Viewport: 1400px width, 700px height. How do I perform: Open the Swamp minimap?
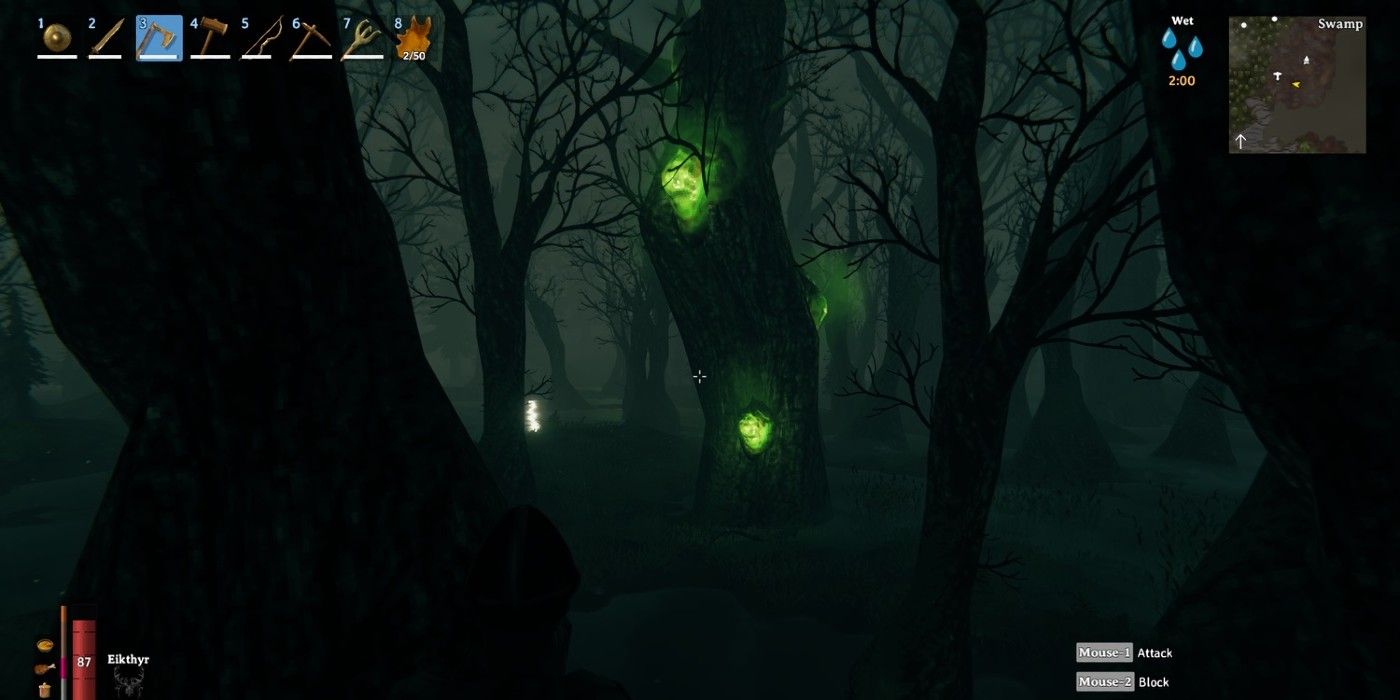tap(1297, 84)
